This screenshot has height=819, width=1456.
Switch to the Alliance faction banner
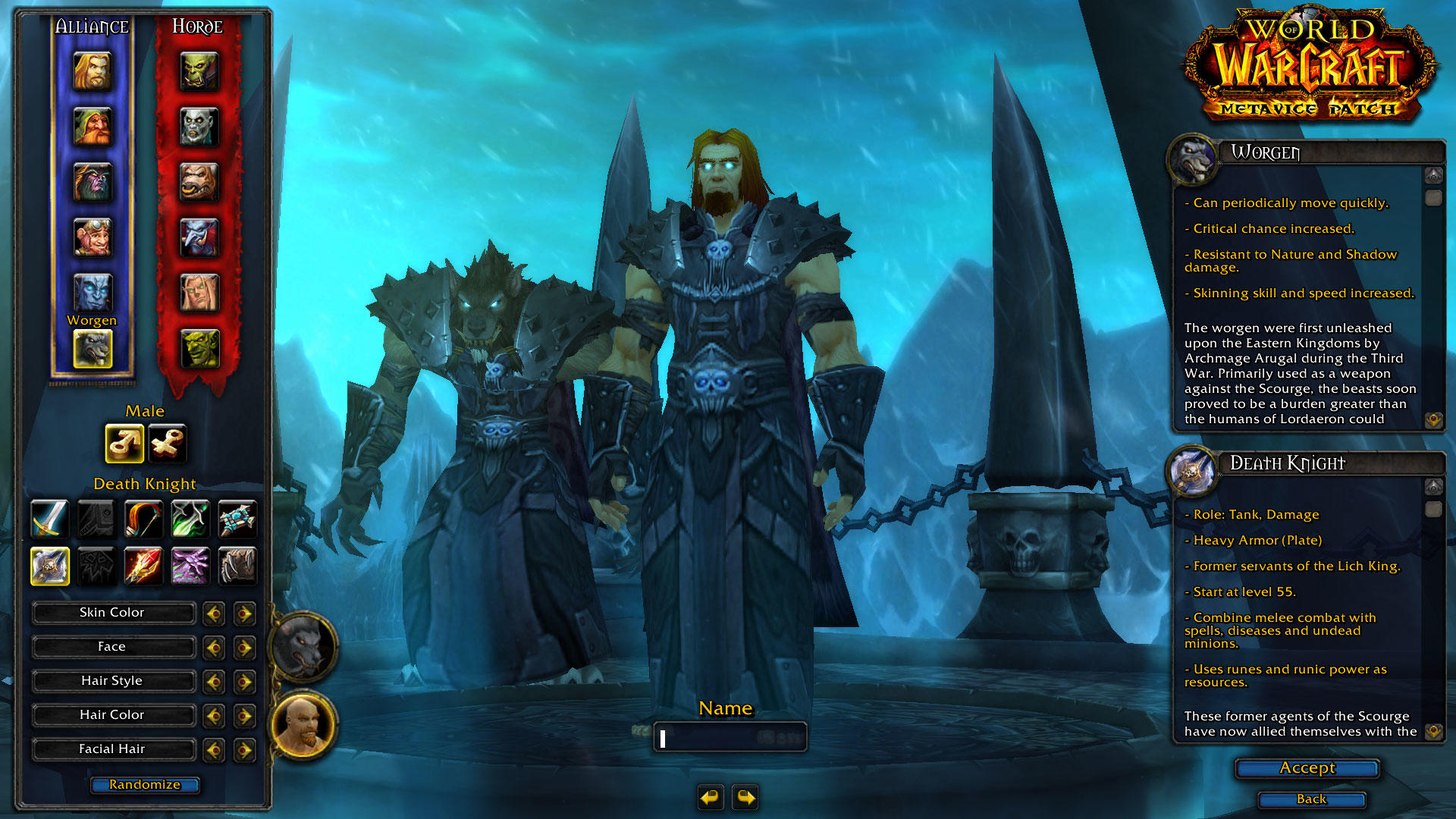pyautogui.click(x=92, y=26)
